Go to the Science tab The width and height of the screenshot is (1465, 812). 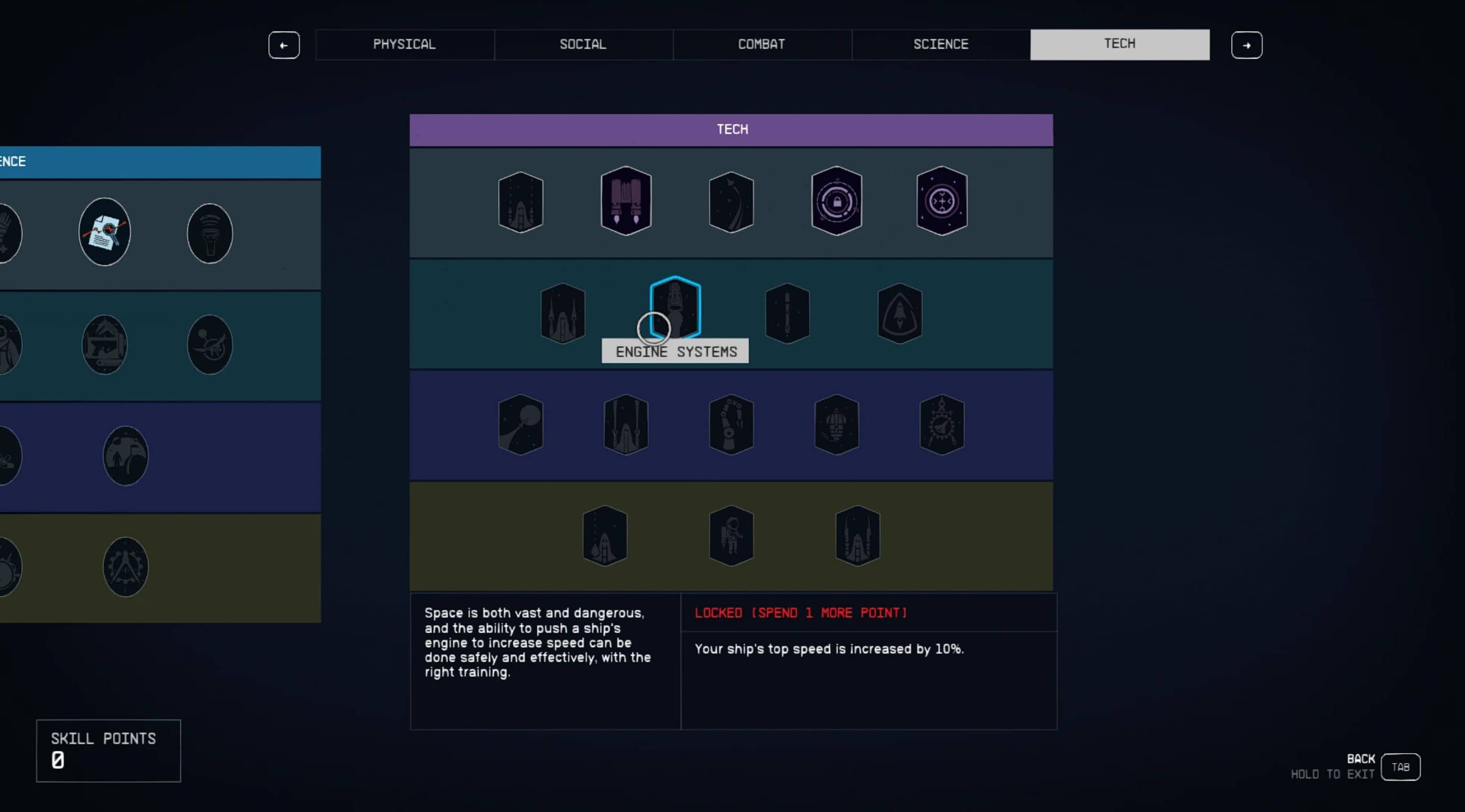coord(941,44)
